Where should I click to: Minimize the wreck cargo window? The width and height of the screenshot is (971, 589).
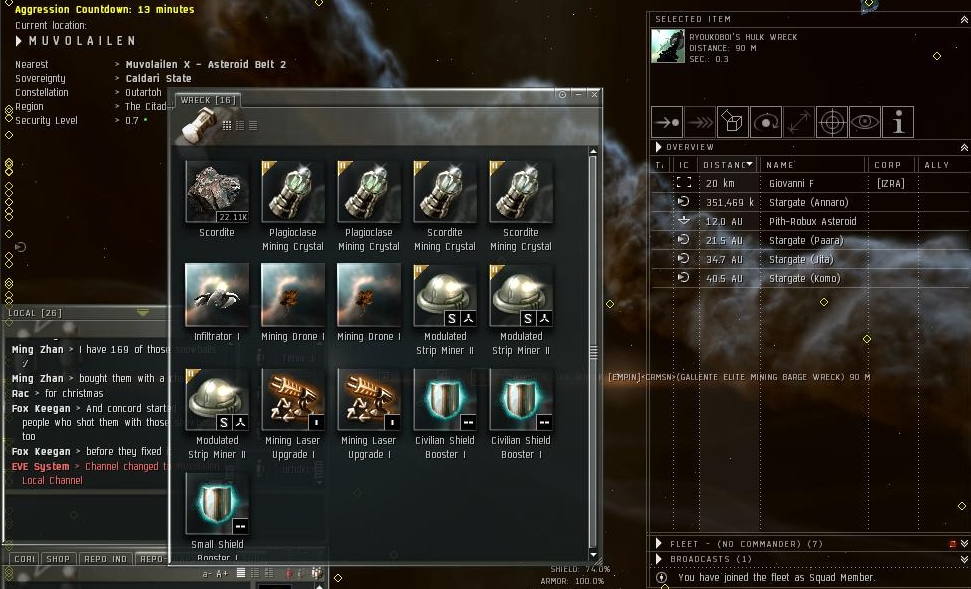click(x=579, y=95)
